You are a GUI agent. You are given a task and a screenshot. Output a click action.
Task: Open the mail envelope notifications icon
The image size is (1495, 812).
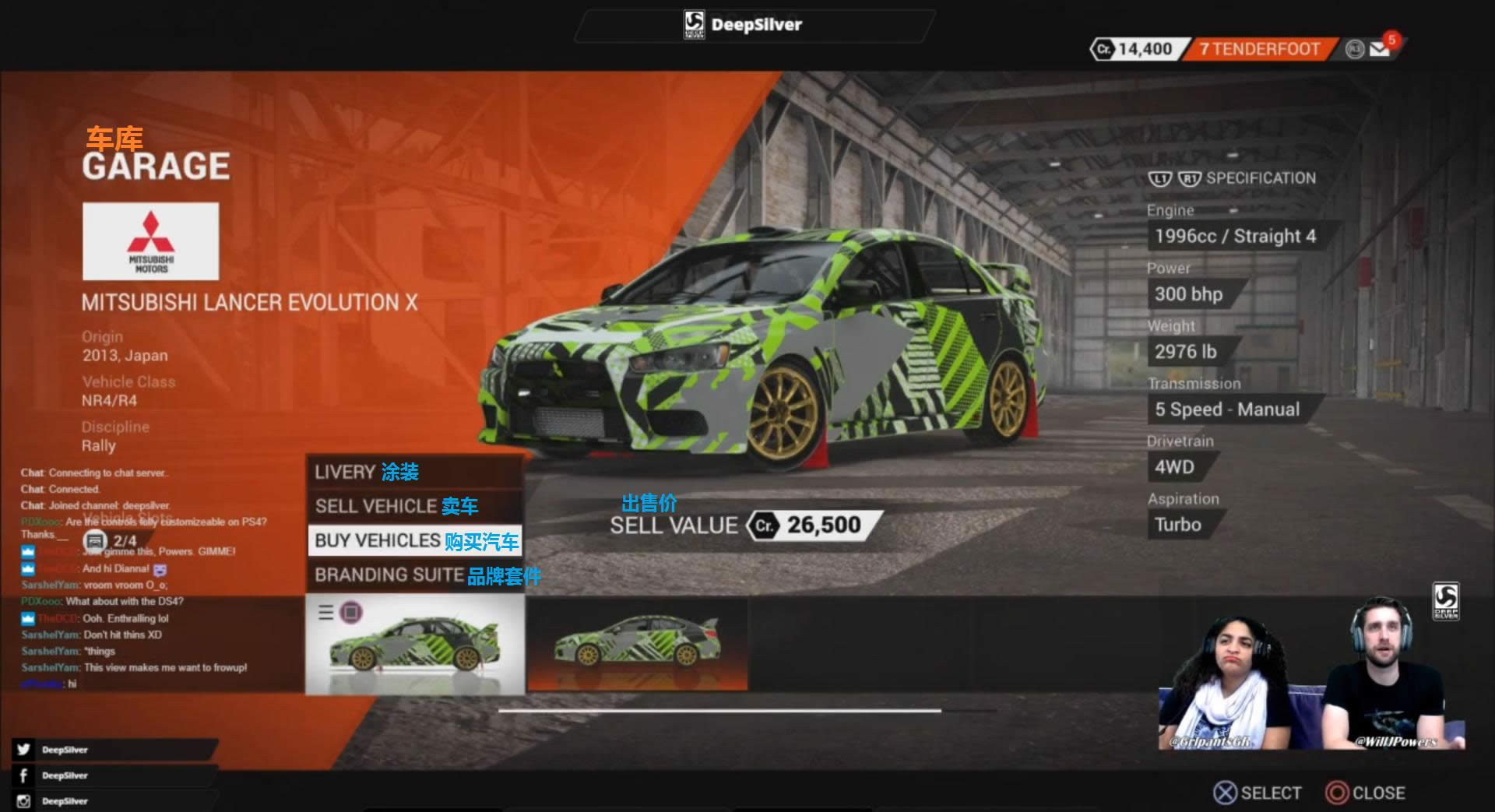pyautogui.click(x=1380, y=49)
